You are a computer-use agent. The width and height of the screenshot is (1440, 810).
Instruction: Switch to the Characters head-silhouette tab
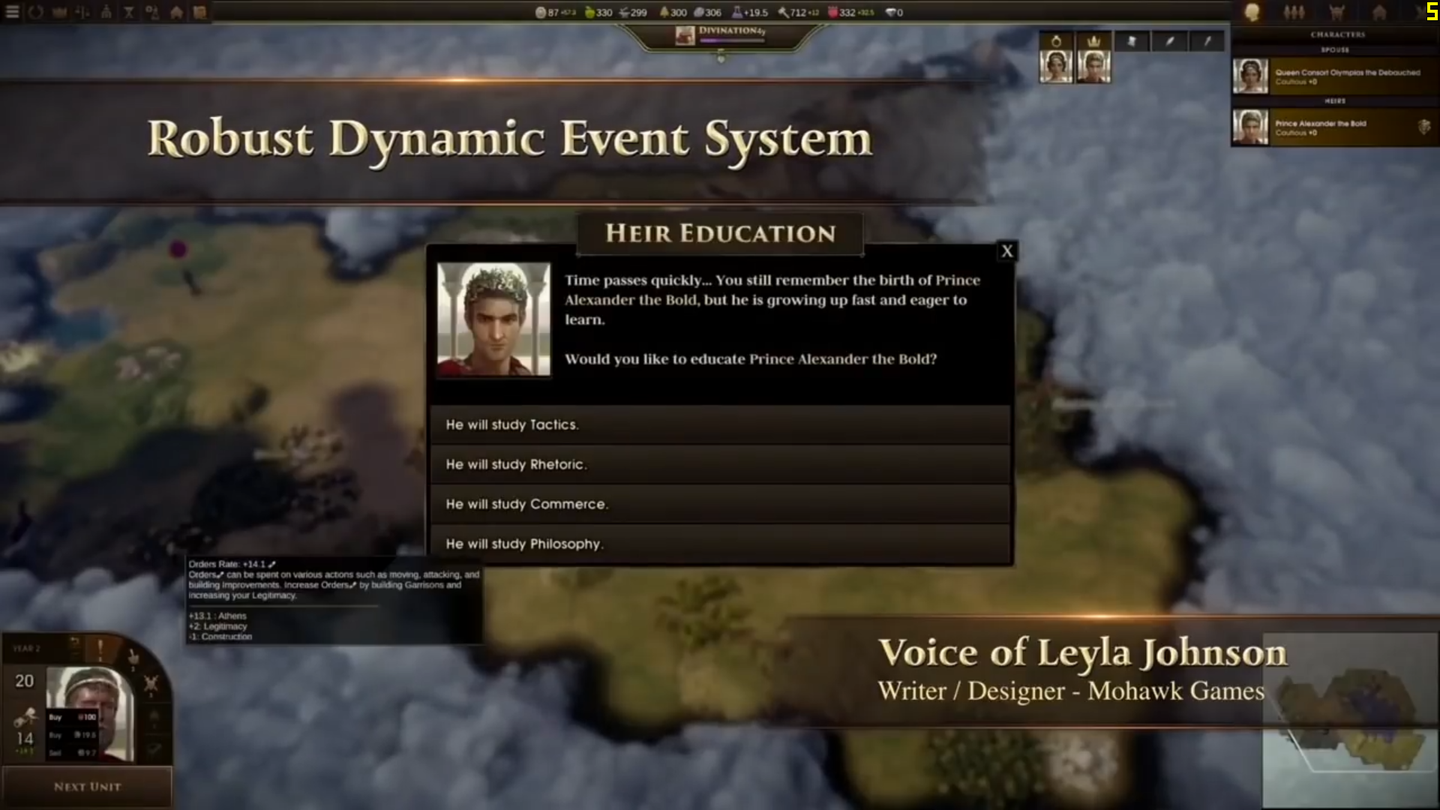(x=1252, y=12)
